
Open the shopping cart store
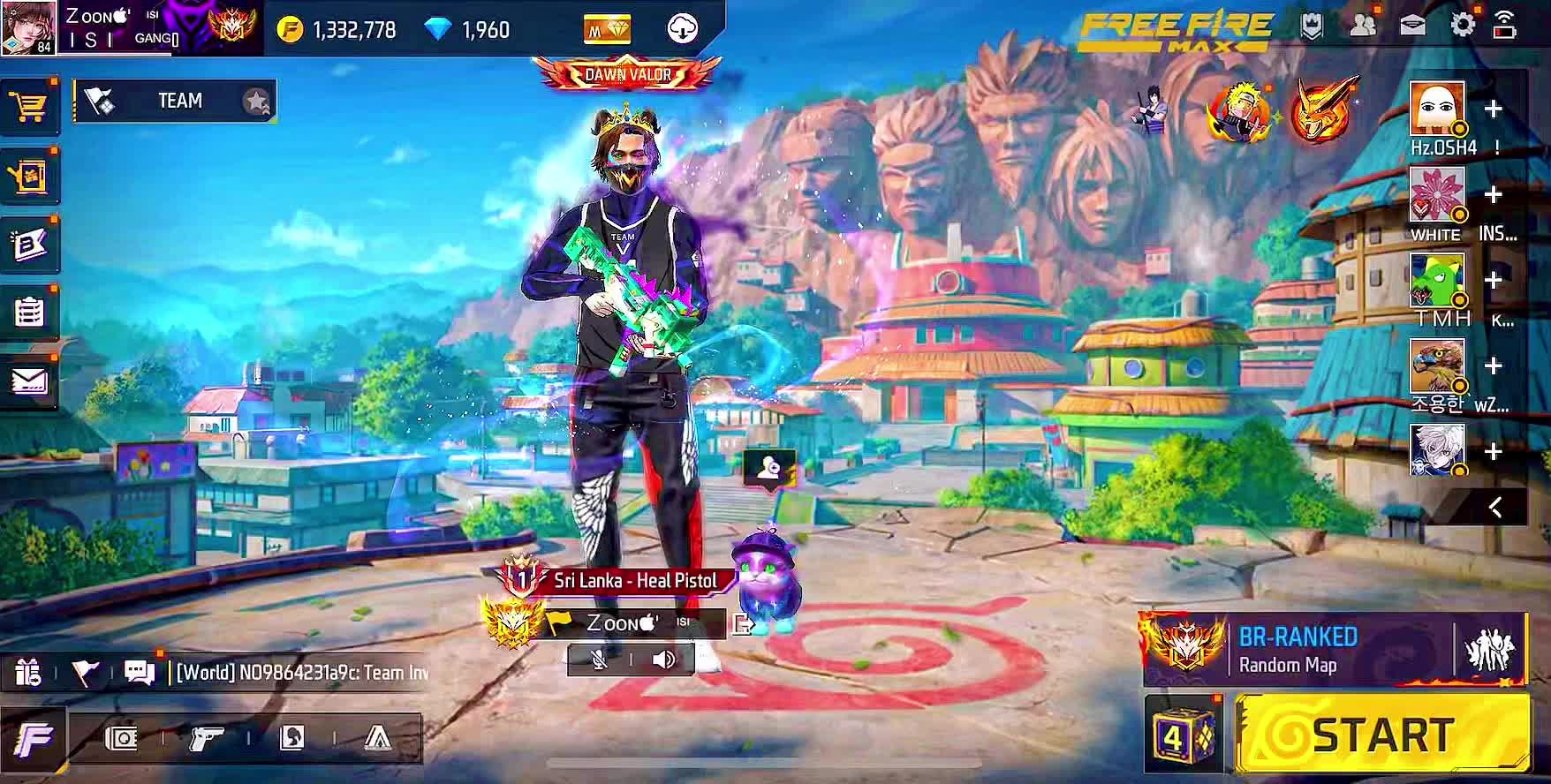(29, 108)
